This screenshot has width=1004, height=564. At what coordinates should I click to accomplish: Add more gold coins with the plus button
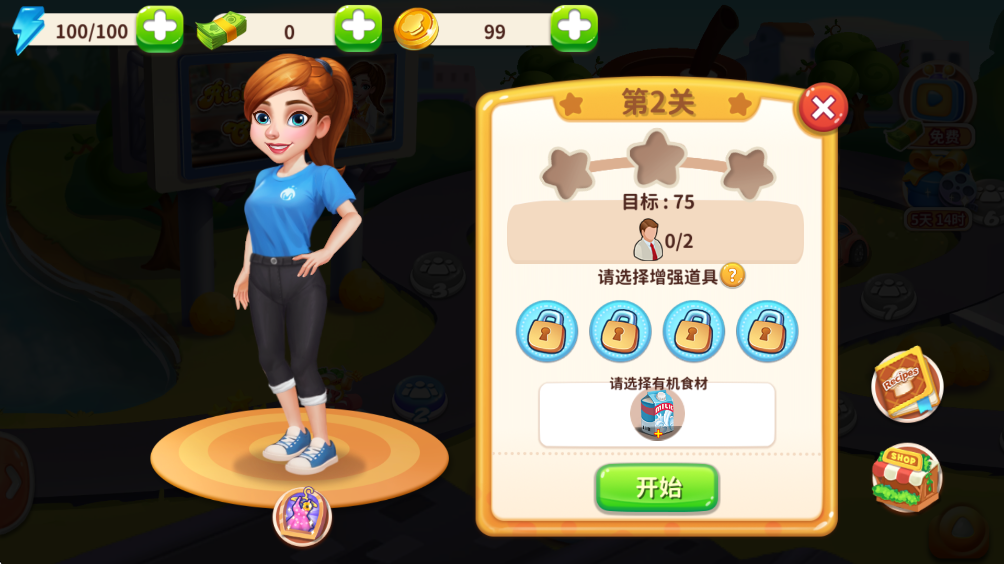coord(574,29)
